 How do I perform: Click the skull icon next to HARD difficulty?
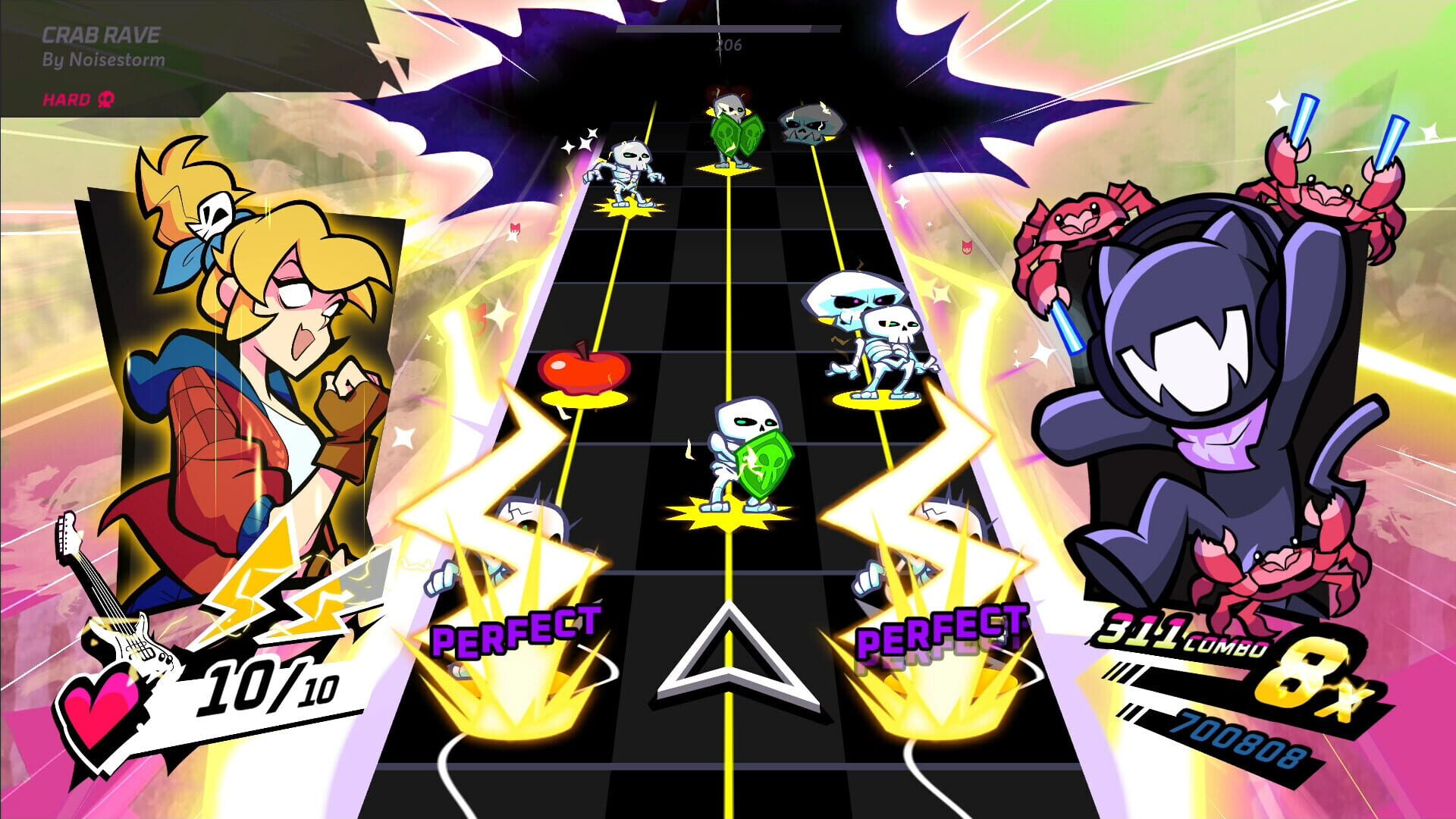pos(106,98)
